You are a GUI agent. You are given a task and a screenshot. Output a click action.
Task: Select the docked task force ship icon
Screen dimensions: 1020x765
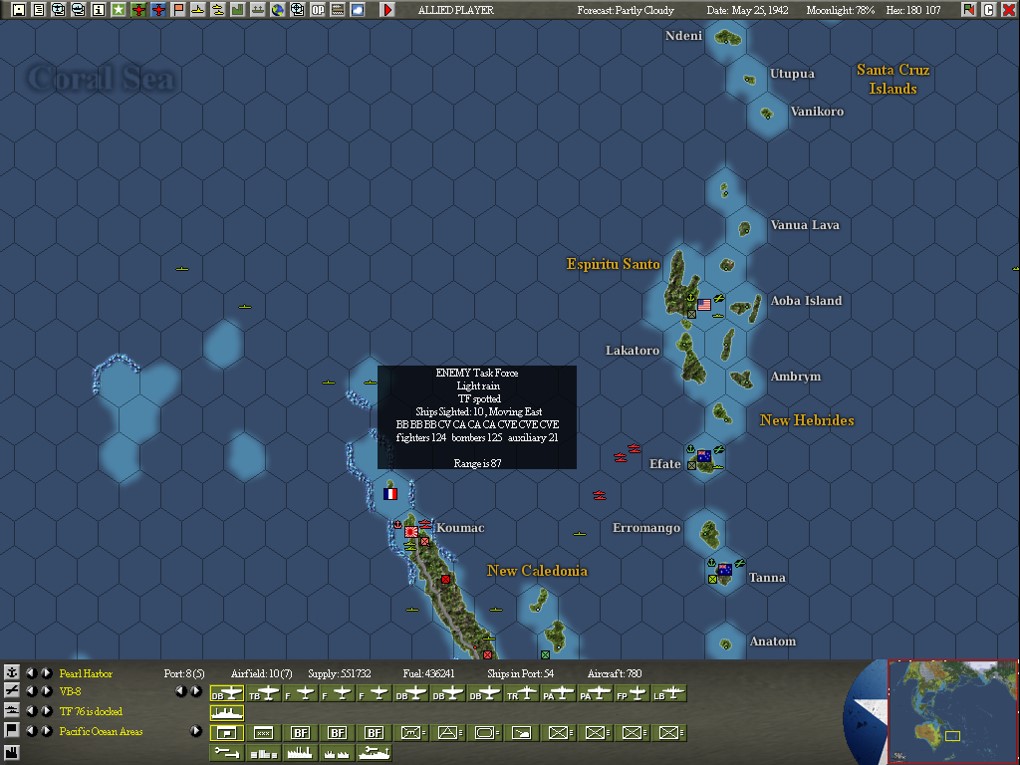point(226,712)
